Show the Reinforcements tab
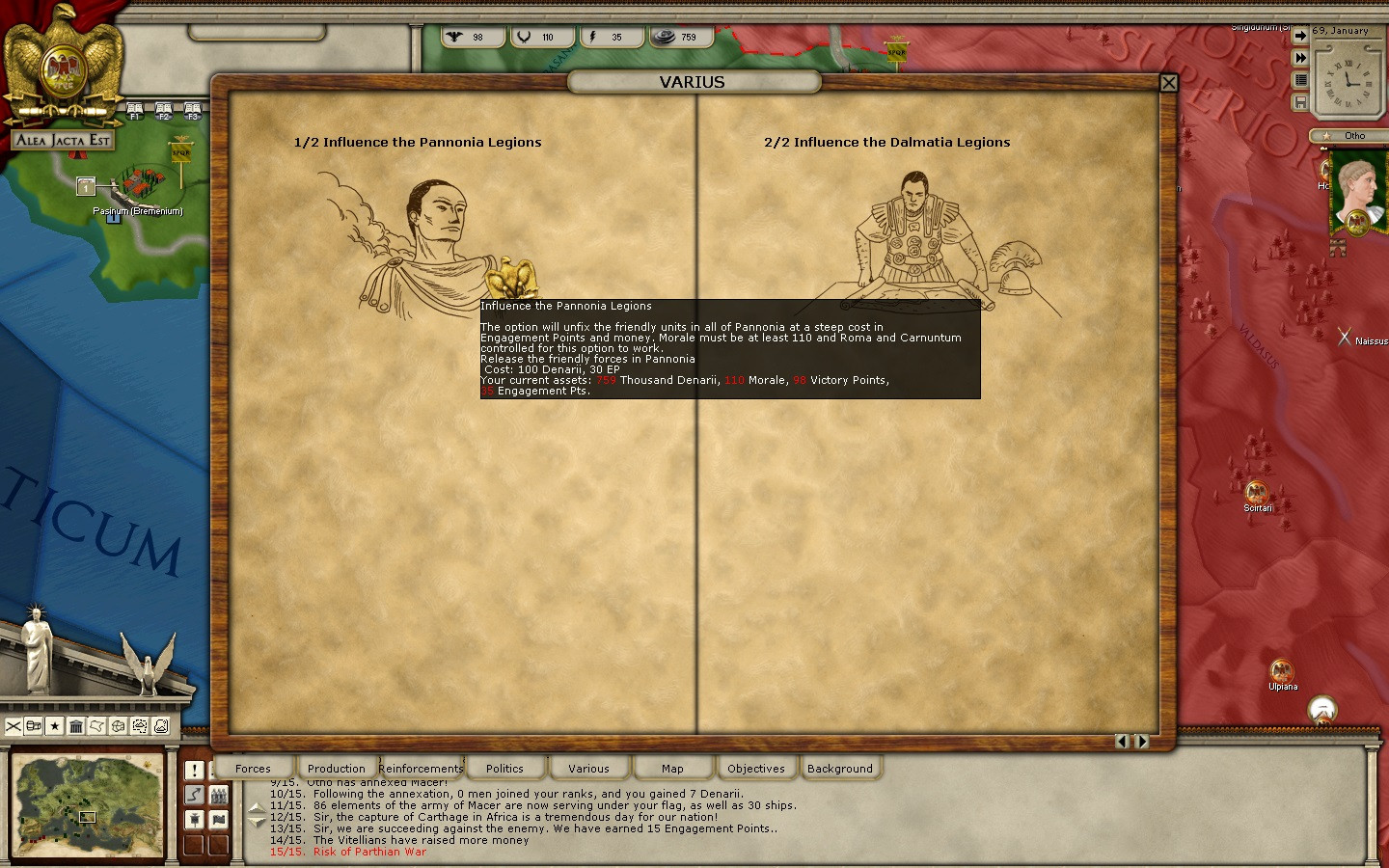This screenshot has width=1389, height=868. [x=421, y=769]
